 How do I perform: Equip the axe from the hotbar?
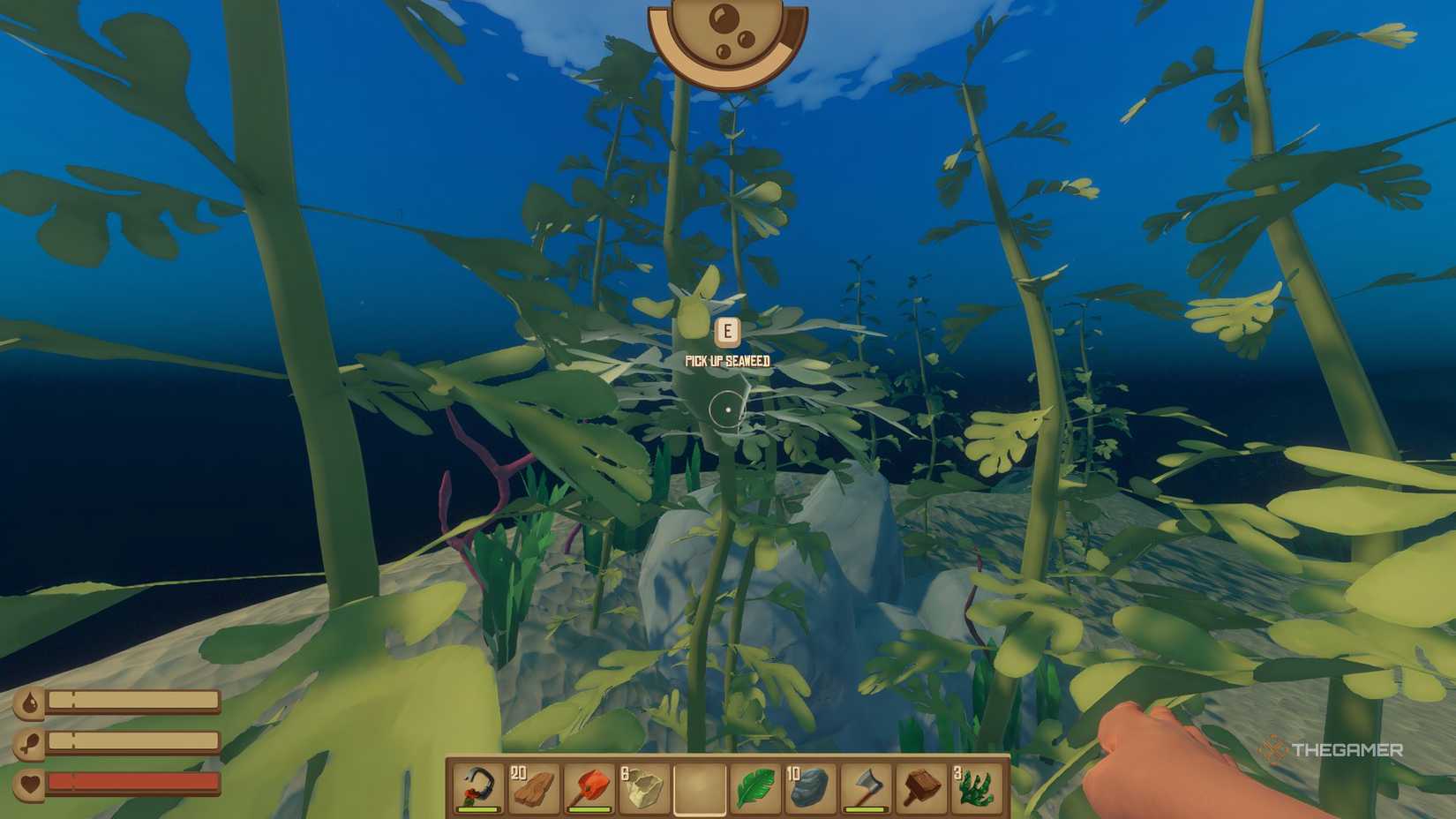(x=867, y=785)
